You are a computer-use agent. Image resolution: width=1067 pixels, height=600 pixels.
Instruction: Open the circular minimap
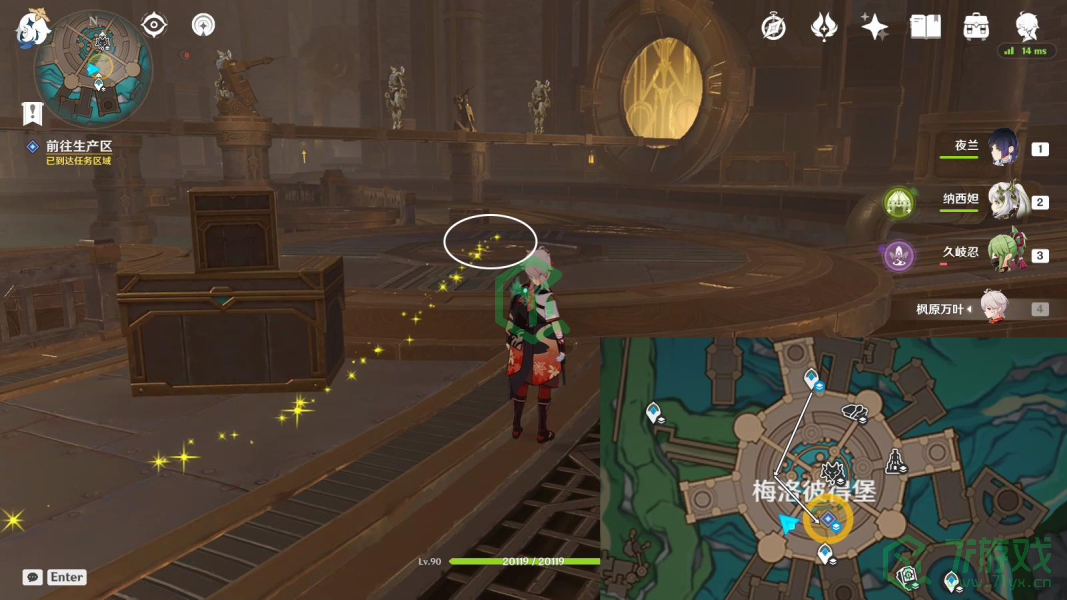click(x=93, y=66)
